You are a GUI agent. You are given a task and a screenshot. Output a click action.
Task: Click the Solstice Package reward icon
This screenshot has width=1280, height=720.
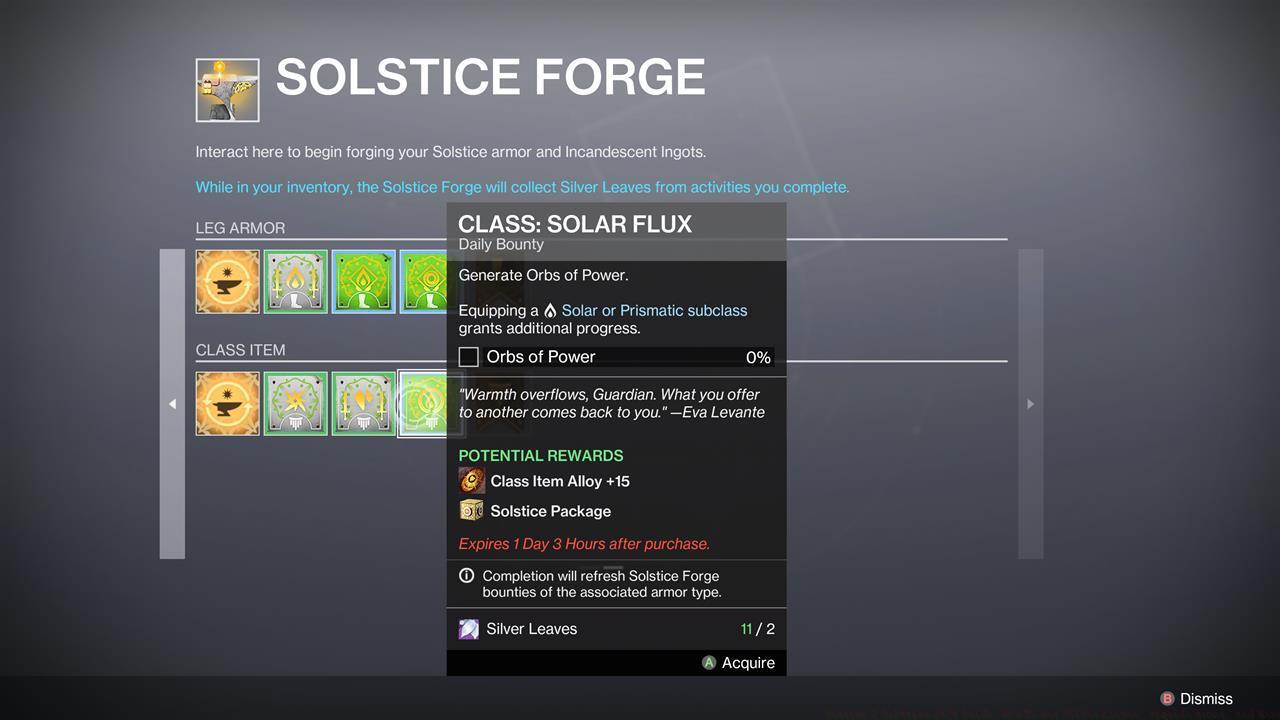coord(470,510)
